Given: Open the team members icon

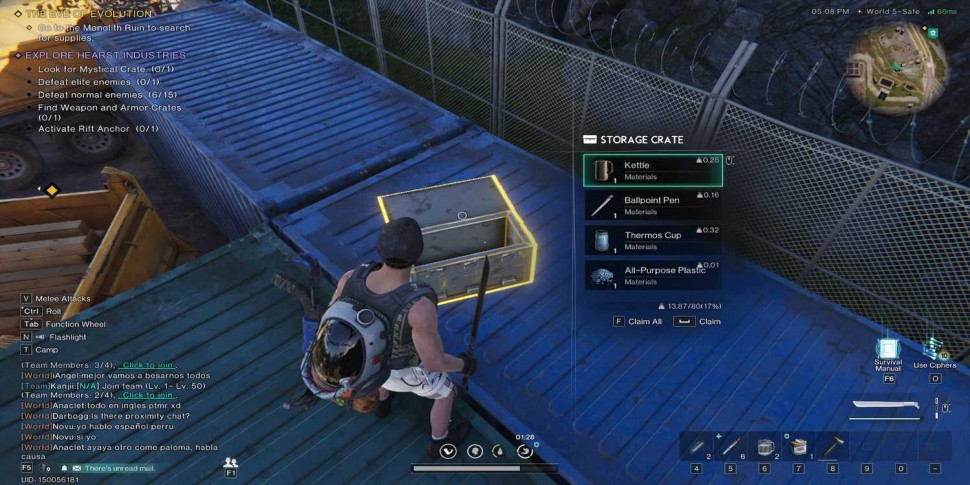Looking at the screenshot, I should click(231, 462).
